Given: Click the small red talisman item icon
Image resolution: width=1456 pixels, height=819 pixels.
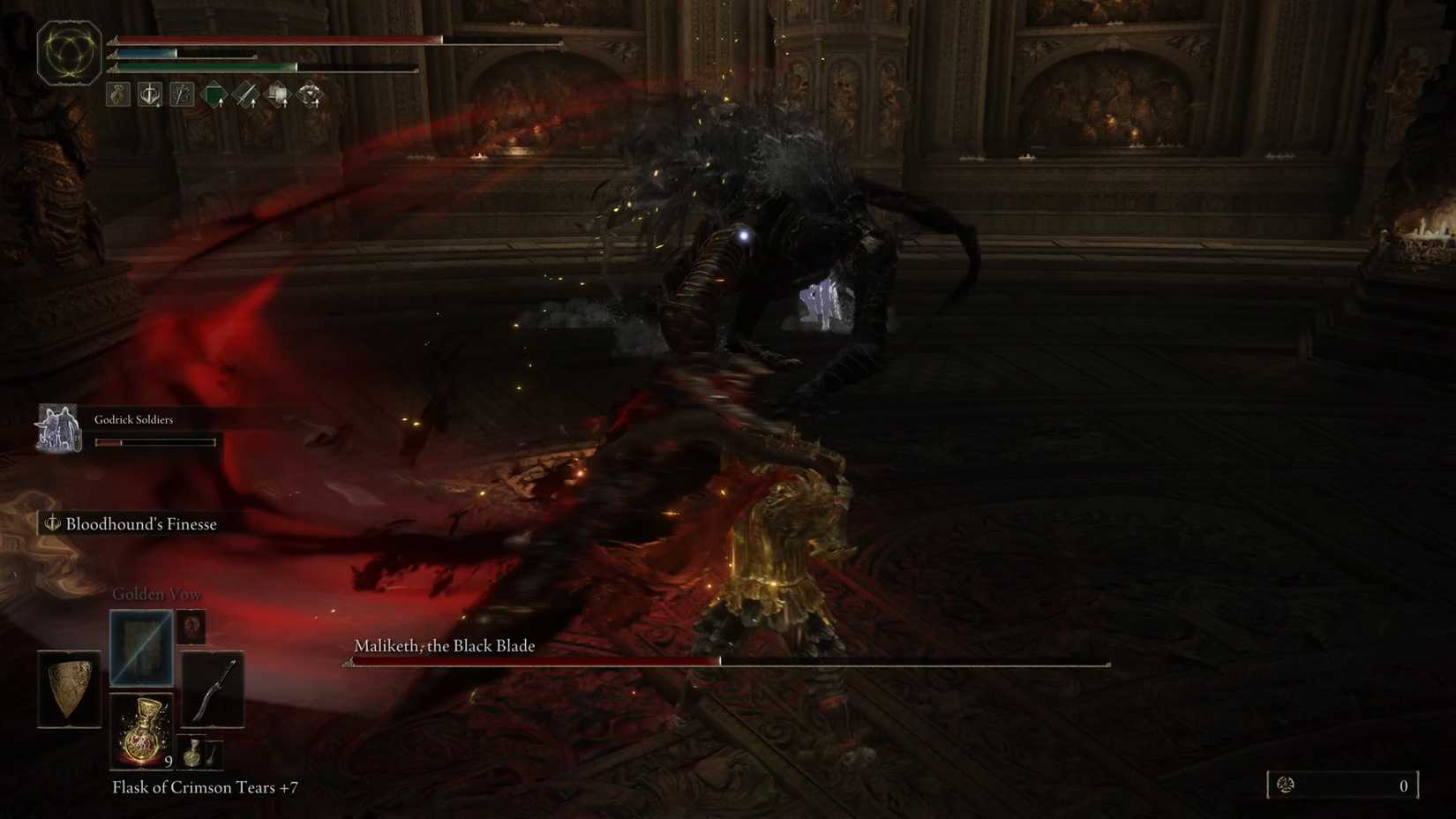Looking at the screenshot, I should pyautogui.click(x=192, y=627).
